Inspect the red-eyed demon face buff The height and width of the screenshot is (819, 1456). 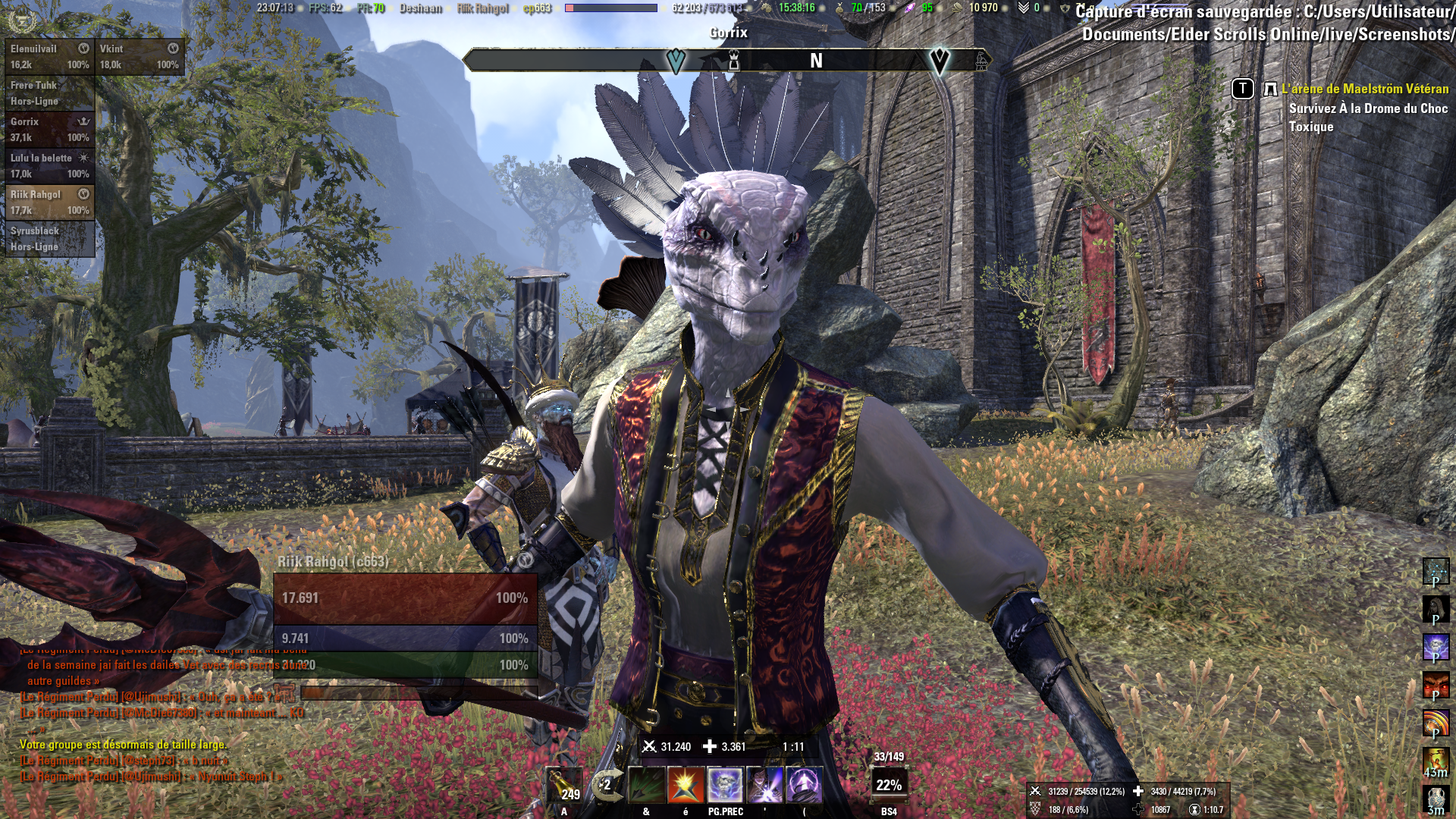[1436, 685]
